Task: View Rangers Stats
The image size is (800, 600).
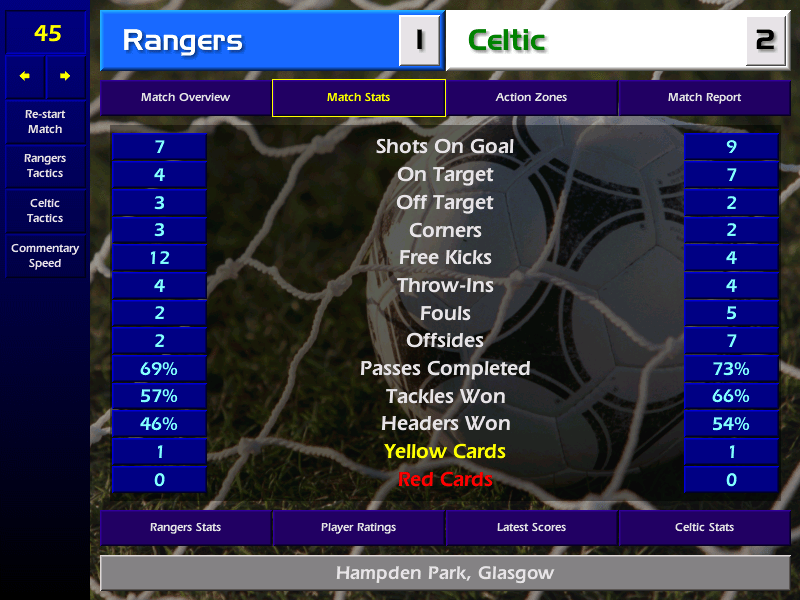Action: click(185, 527)
